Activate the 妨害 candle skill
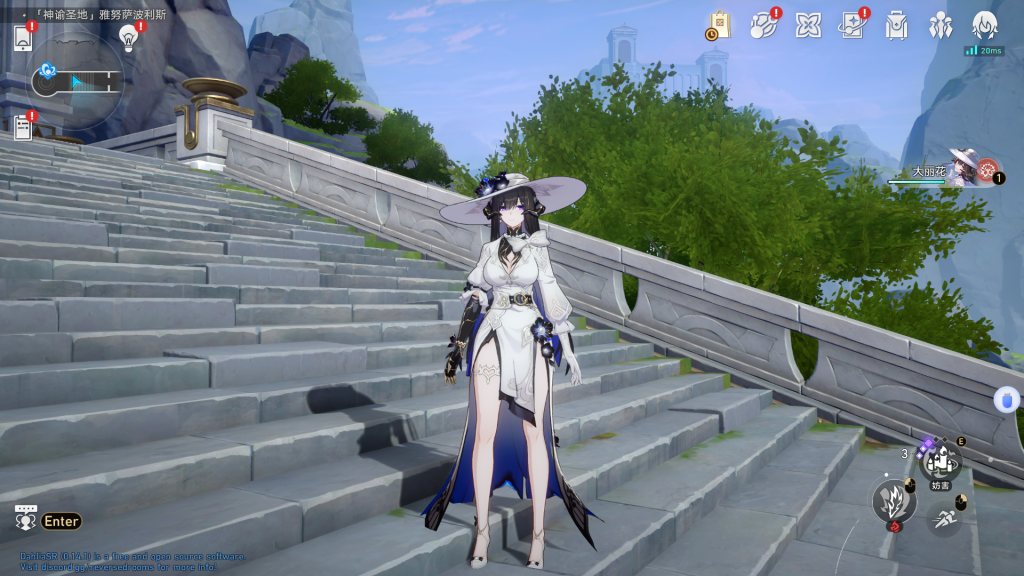The height and width of the screenshot is (576, 1024). pyautogui.click(x=939, y=462)
